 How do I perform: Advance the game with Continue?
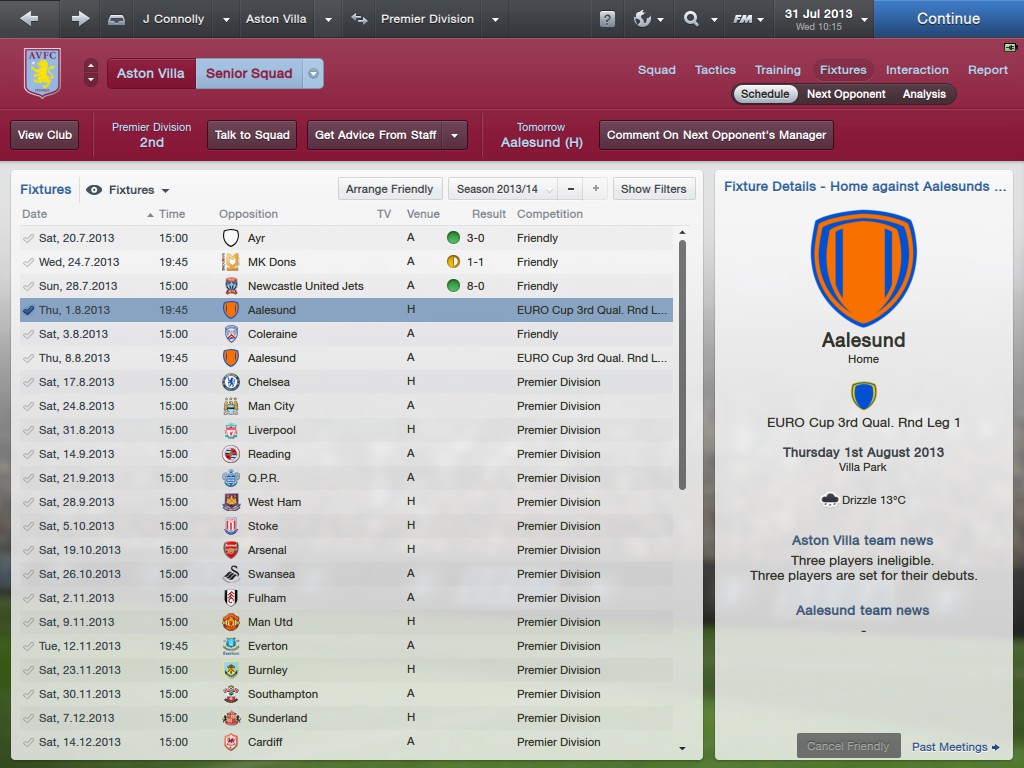(947, 19)
